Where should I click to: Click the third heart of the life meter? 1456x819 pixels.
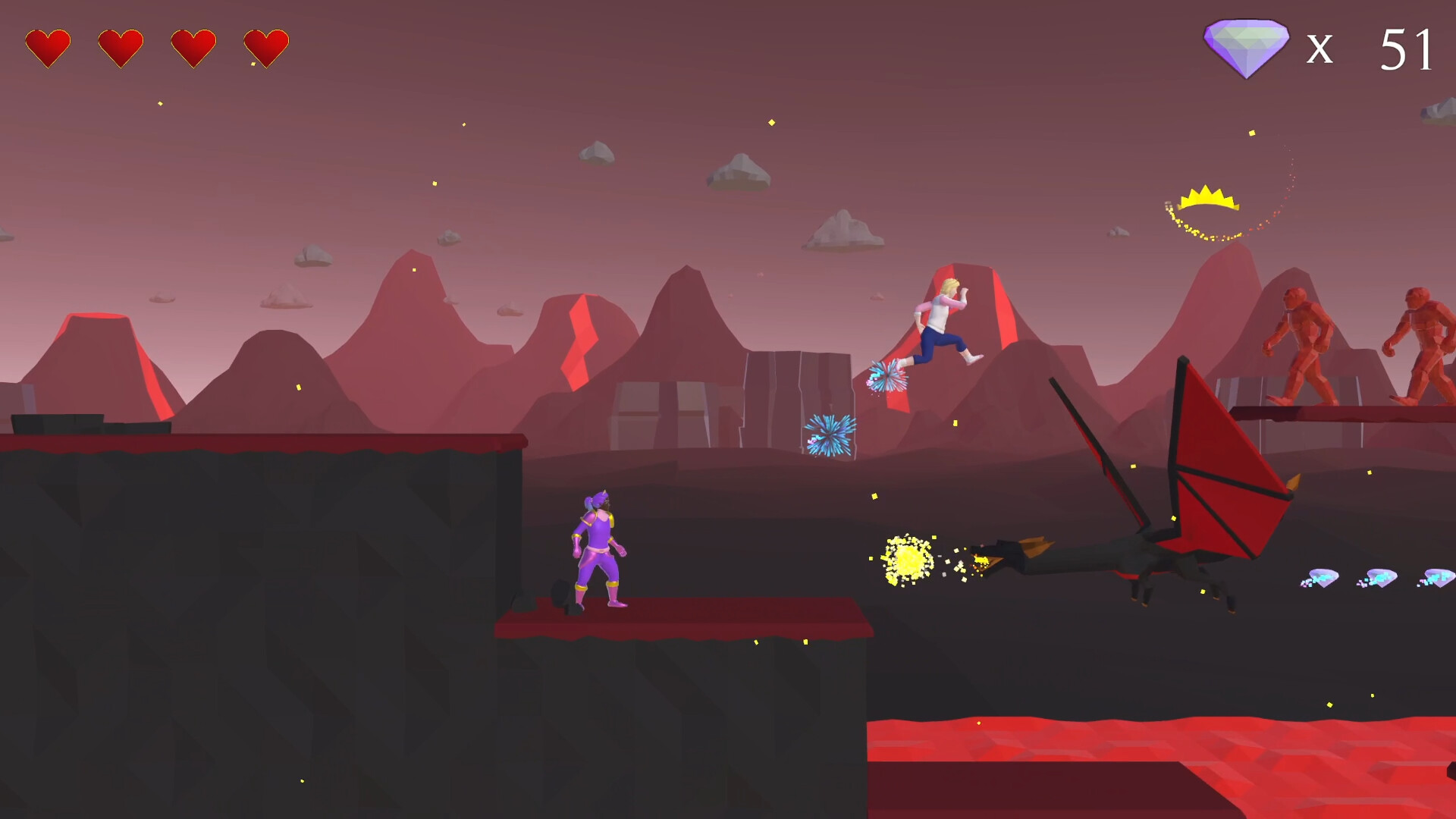point(192,45)
